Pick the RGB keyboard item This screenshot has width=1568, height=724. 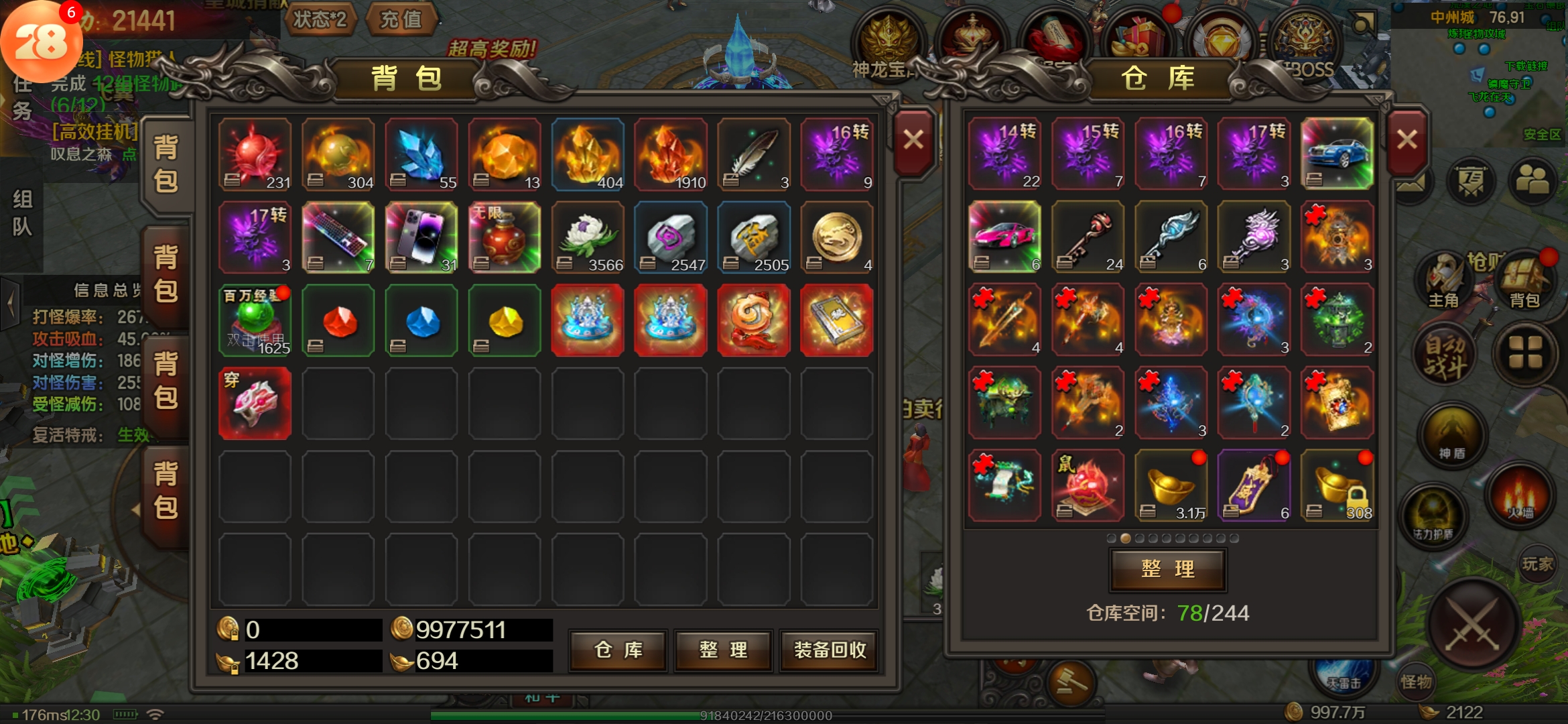(x=338, y=237)
